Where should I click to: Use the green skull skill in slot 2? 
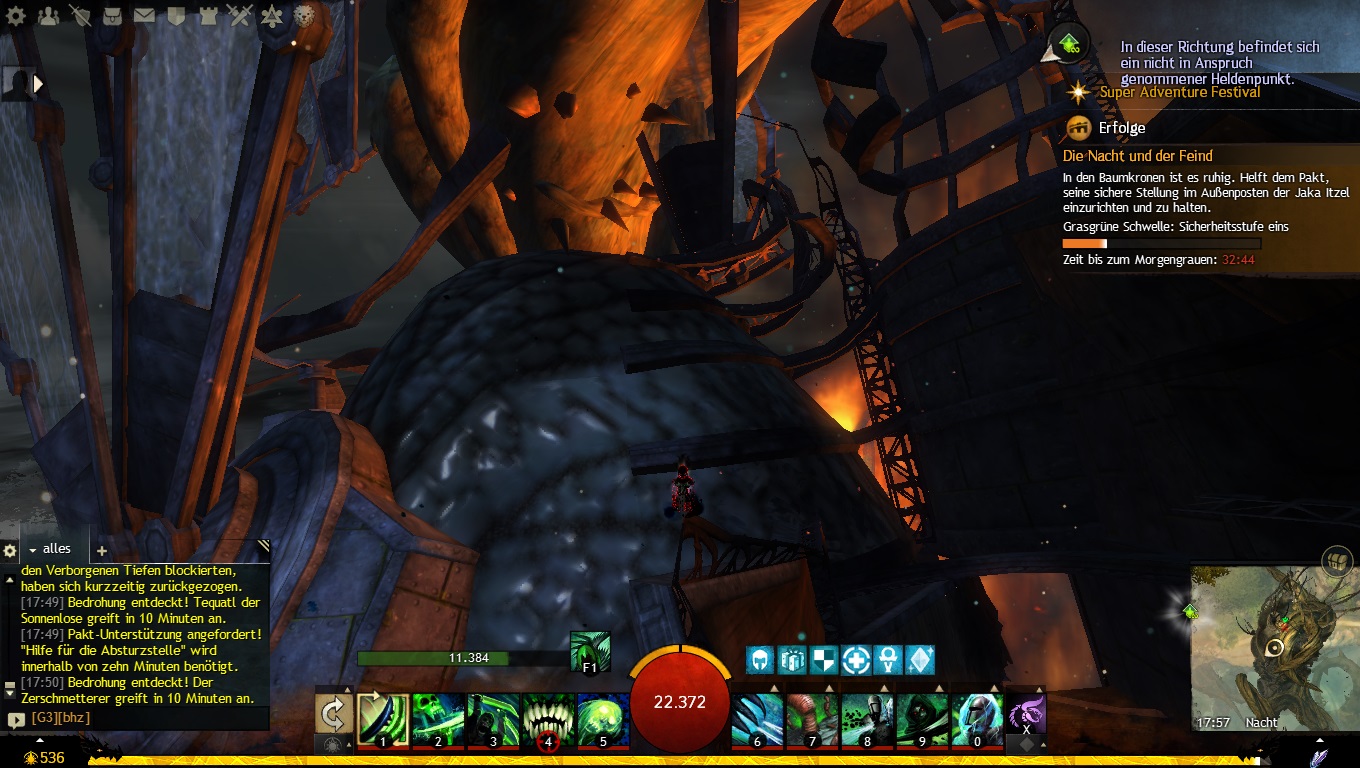pyautogui.click(x=439, y=720)
